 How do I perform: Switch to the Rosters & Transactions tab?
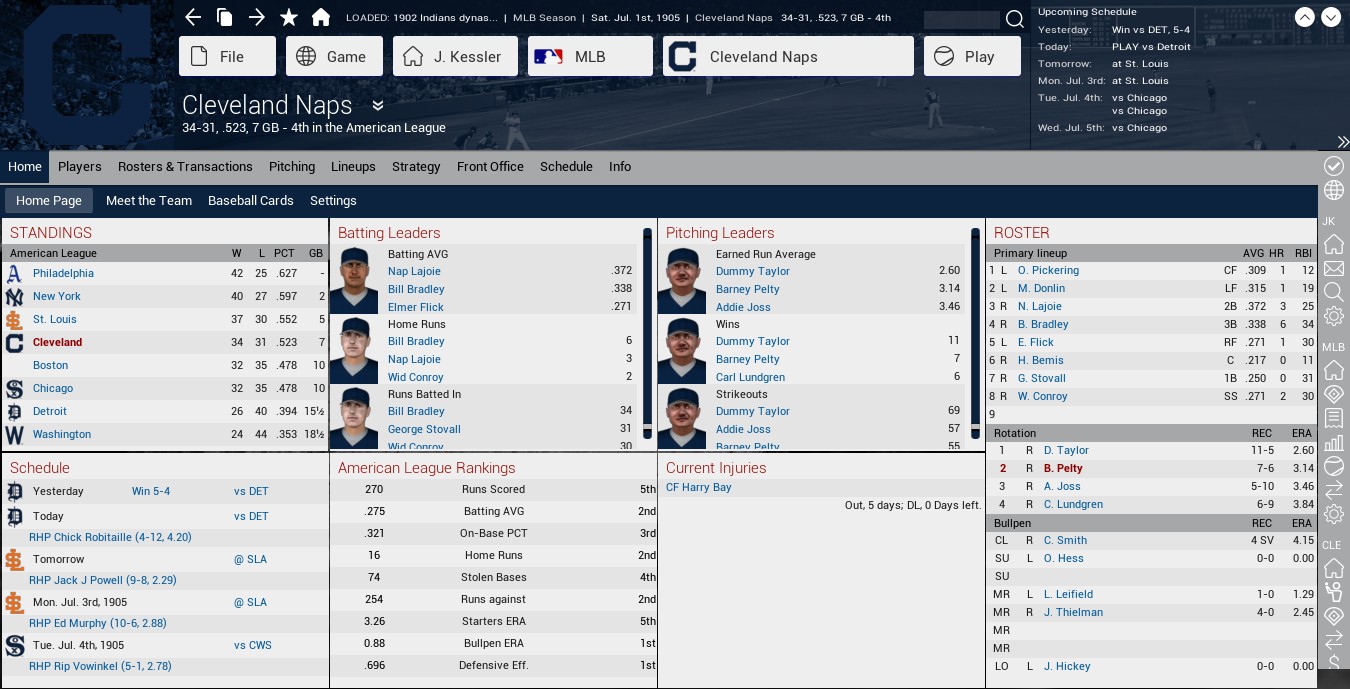pos(185,167)
